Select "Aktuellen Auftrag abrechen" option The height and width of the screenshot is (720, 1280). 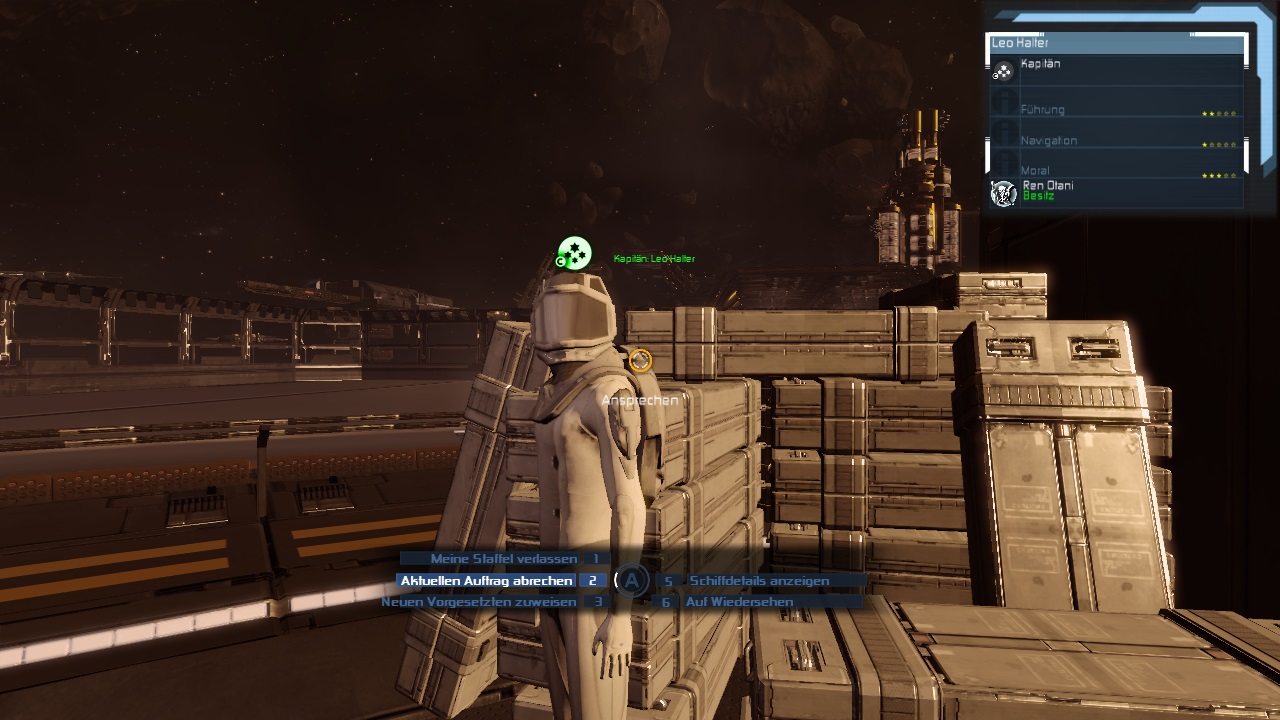(x=486, y=581)
